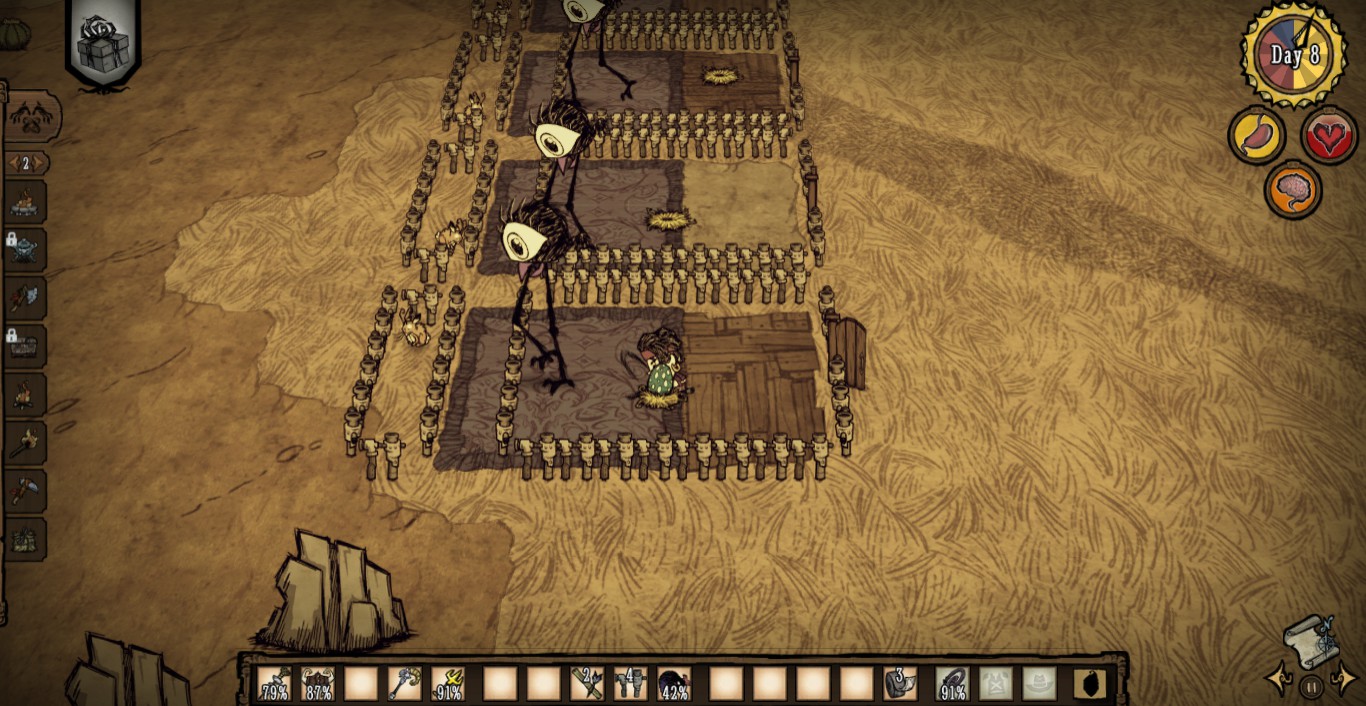Pick the first inventory item at 79%

click(x=274, y=684)
